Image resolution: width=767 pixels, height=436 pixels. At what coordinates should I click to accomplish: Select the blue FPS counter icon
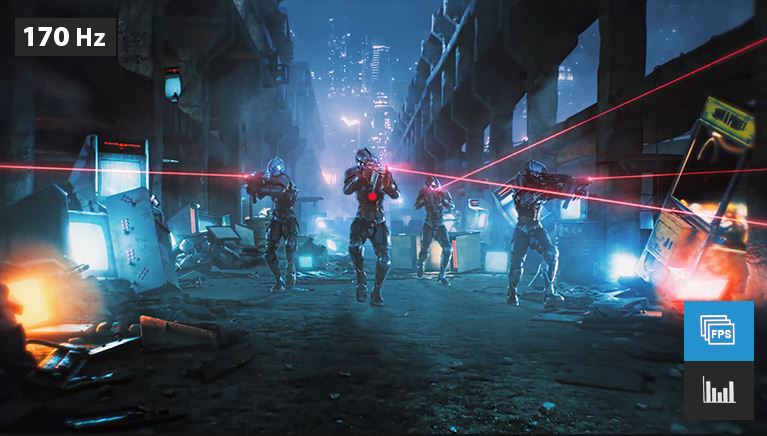pos(718,331)
